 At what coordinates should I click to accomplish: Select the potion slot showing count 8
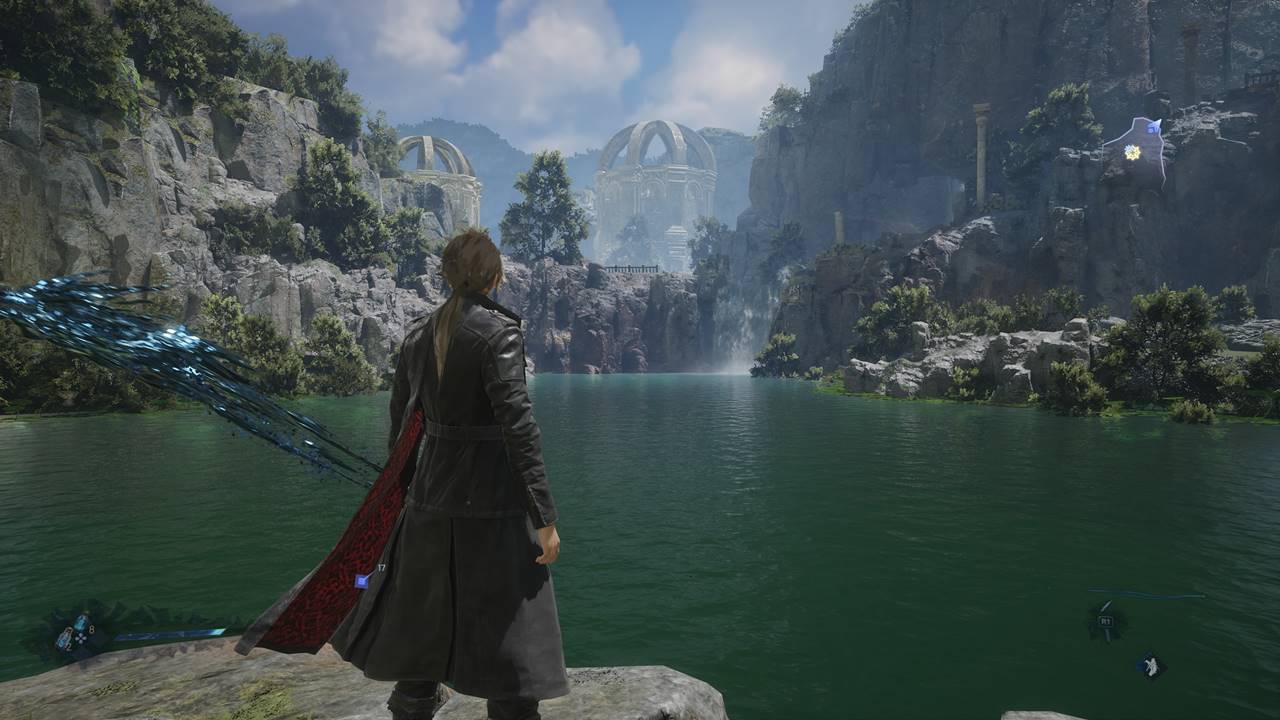(81, 623)
